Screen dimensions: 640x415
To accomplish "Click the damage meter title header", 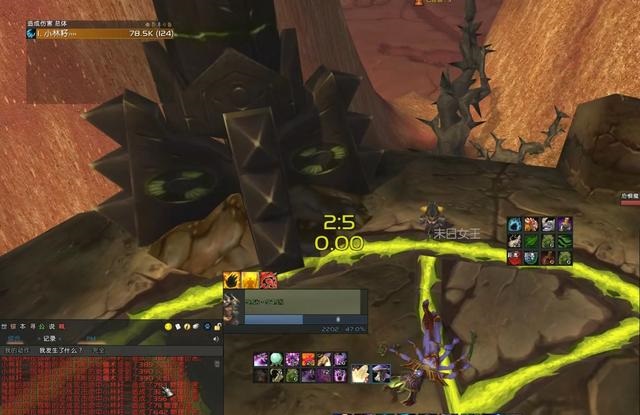I will pos(50,23).
